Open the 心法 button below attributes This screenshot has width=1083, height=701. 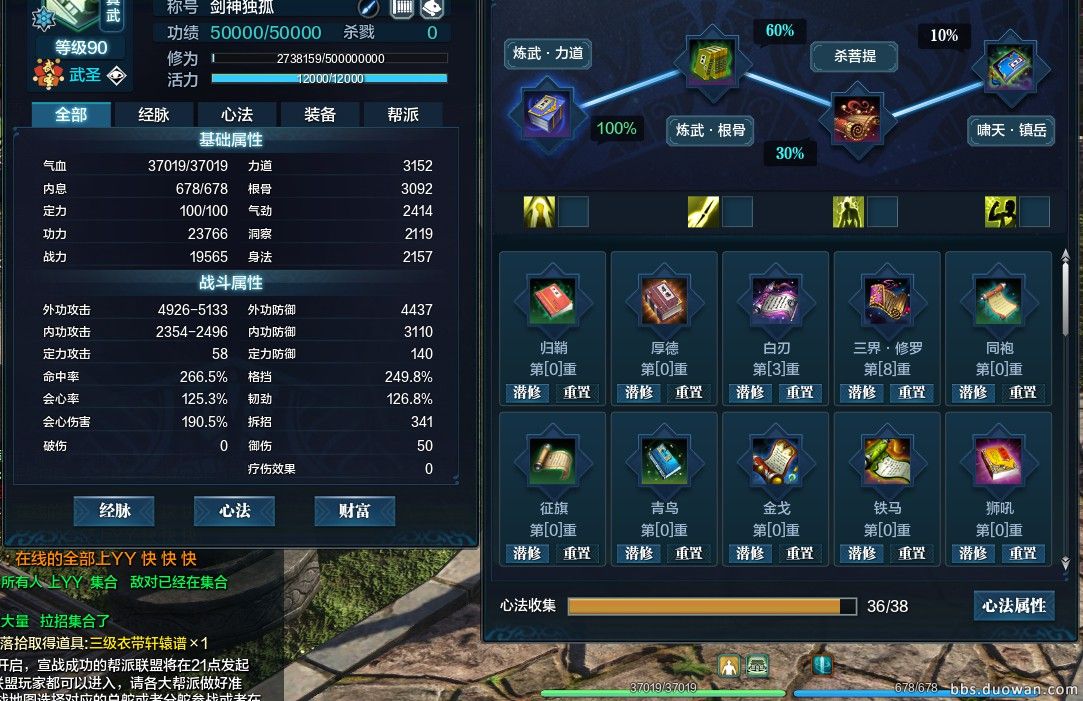pyautogui.click(x=235, y=511)
